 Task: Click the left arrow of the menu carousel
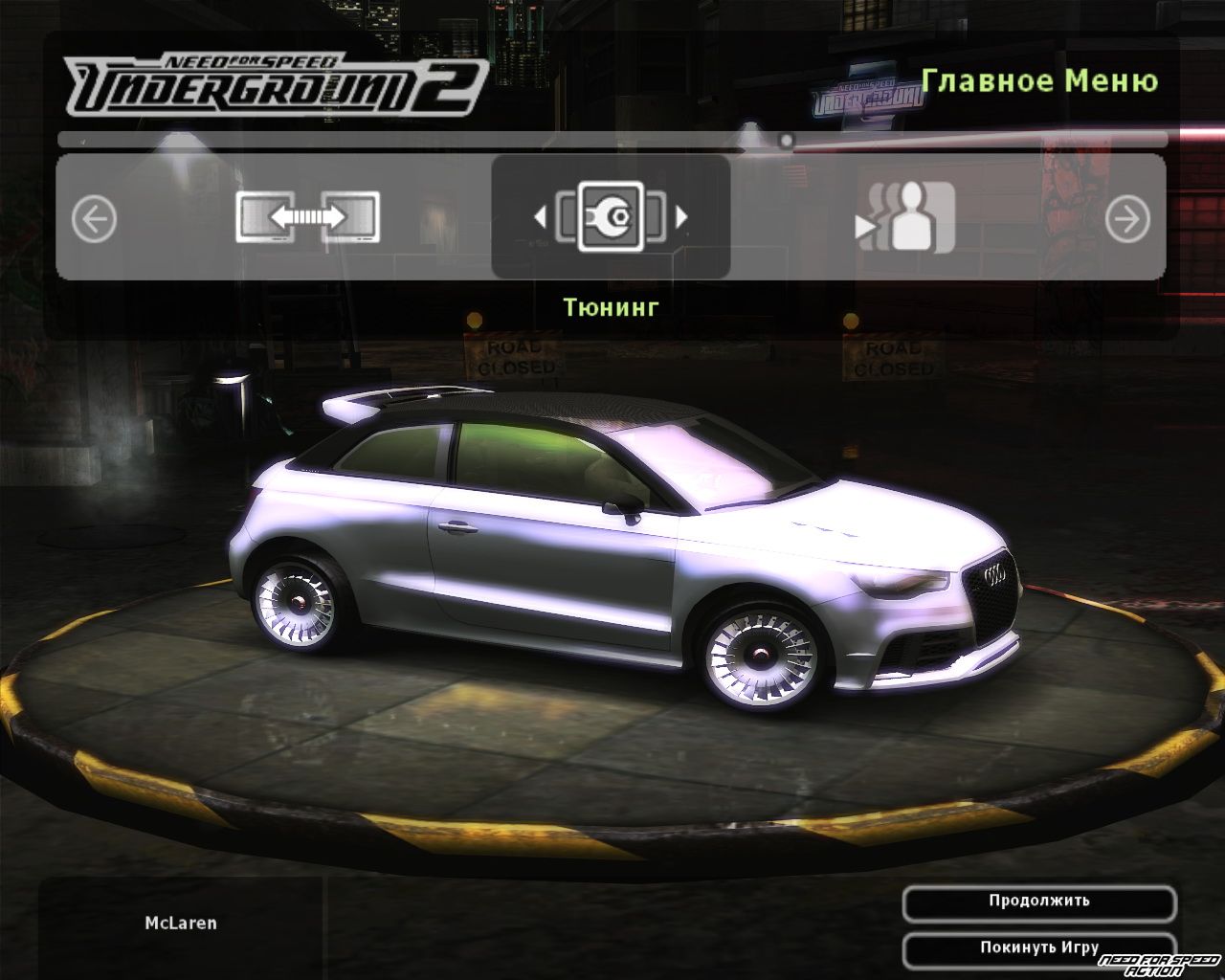coord(94,219)
